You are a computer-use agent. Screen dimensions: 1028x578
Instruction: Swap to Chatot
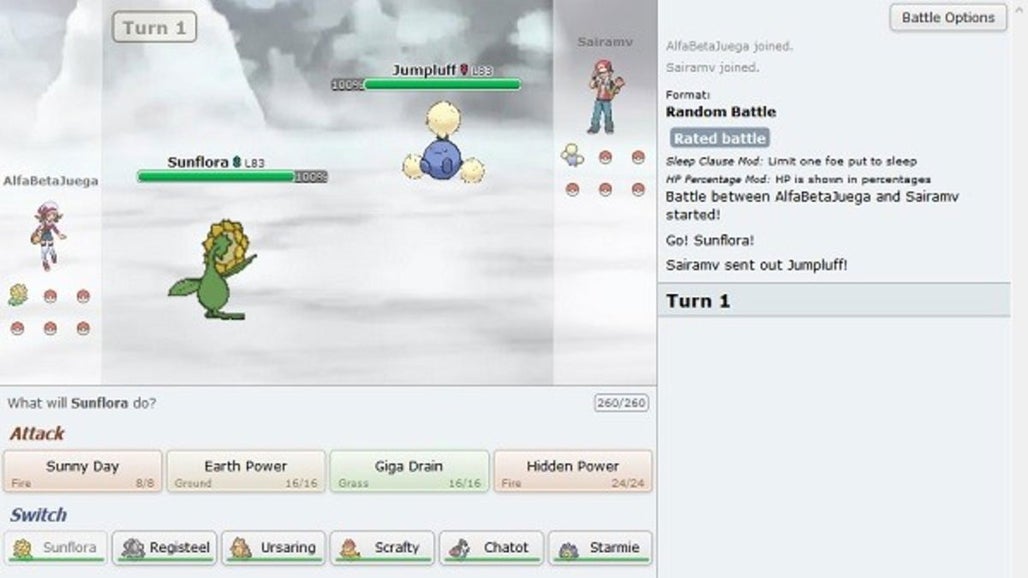492,548
